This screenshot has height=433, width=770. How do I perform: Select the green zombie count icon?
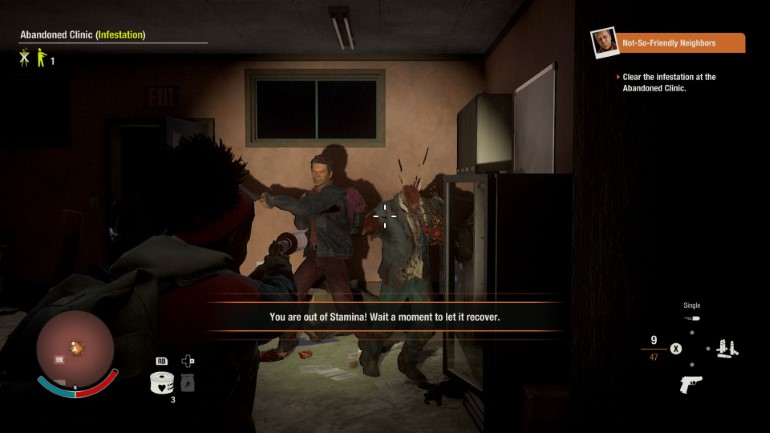41,59
